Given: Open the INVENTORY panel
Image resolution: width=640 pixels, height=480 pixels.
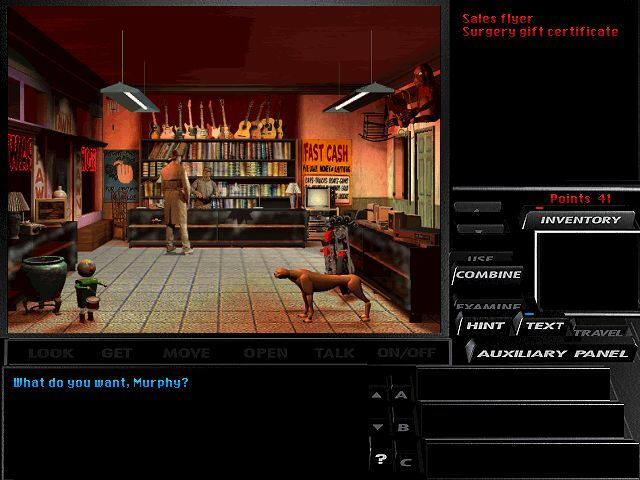Looking at the screenshot, I should click(581, 220).
